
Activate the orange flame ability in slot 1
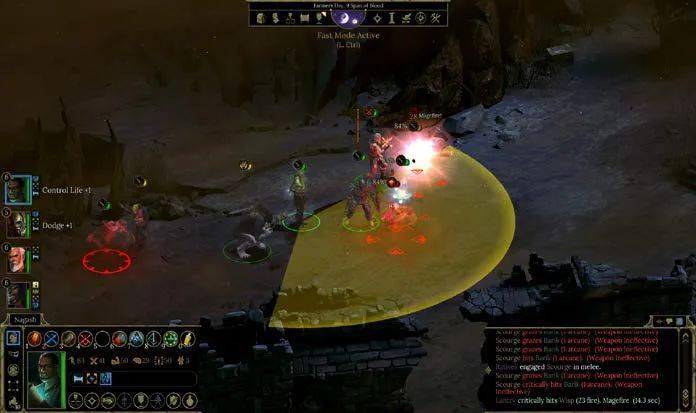pos(34,339)
